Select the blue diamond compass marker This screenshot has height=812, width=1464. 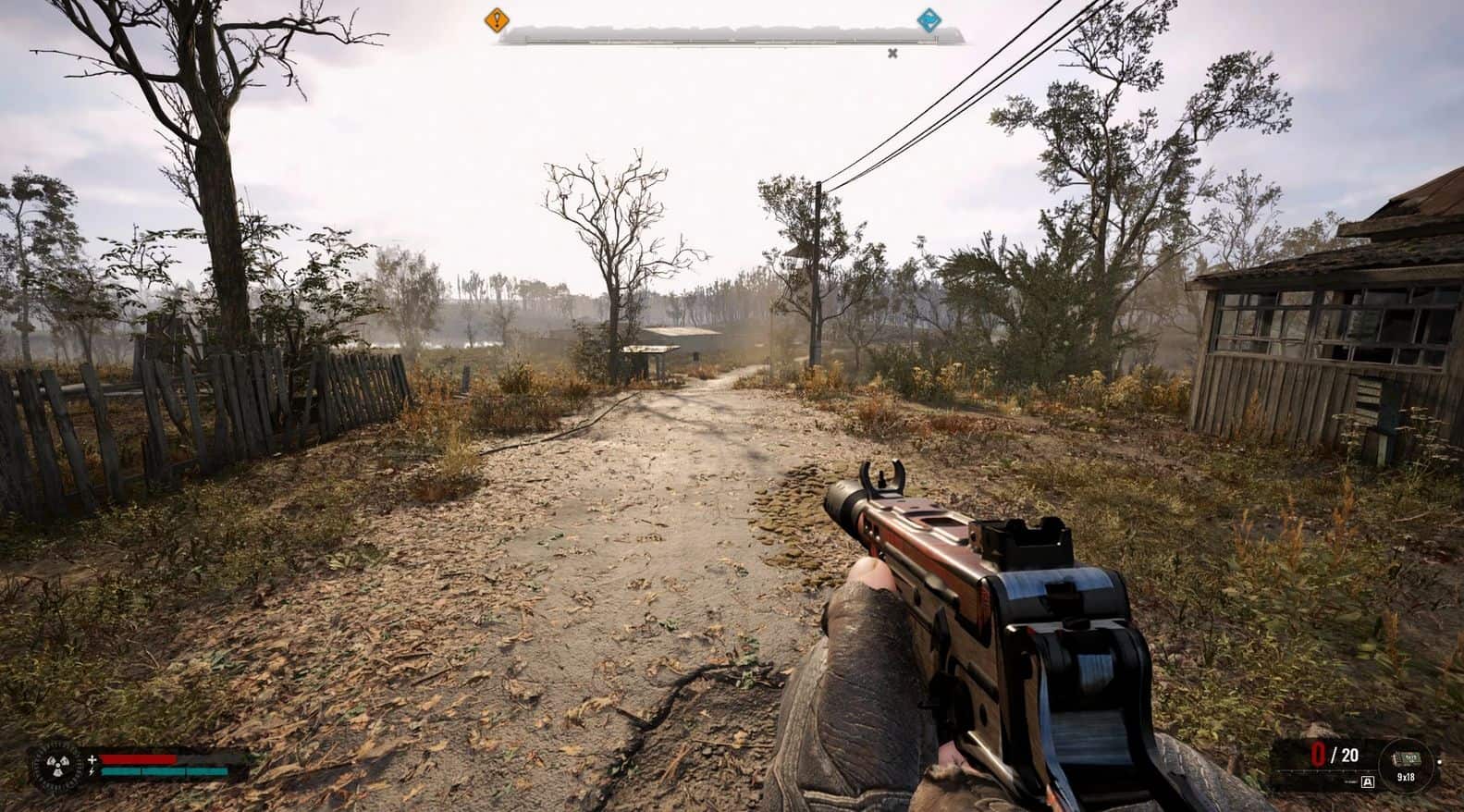tap(928, 19)
